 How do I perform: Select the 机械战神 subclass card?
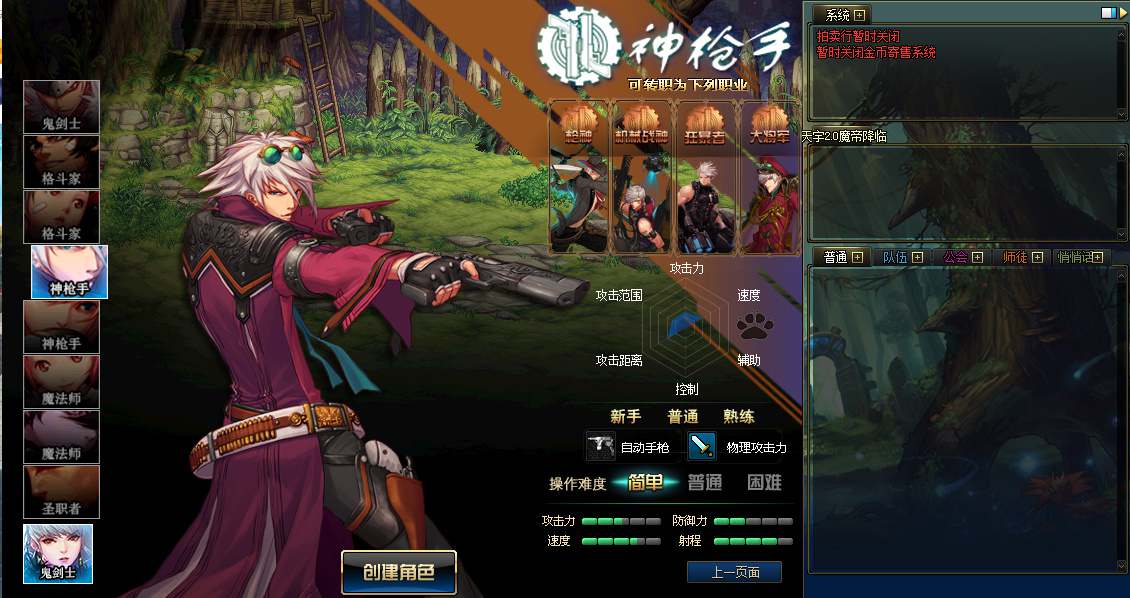pos(641,177)
